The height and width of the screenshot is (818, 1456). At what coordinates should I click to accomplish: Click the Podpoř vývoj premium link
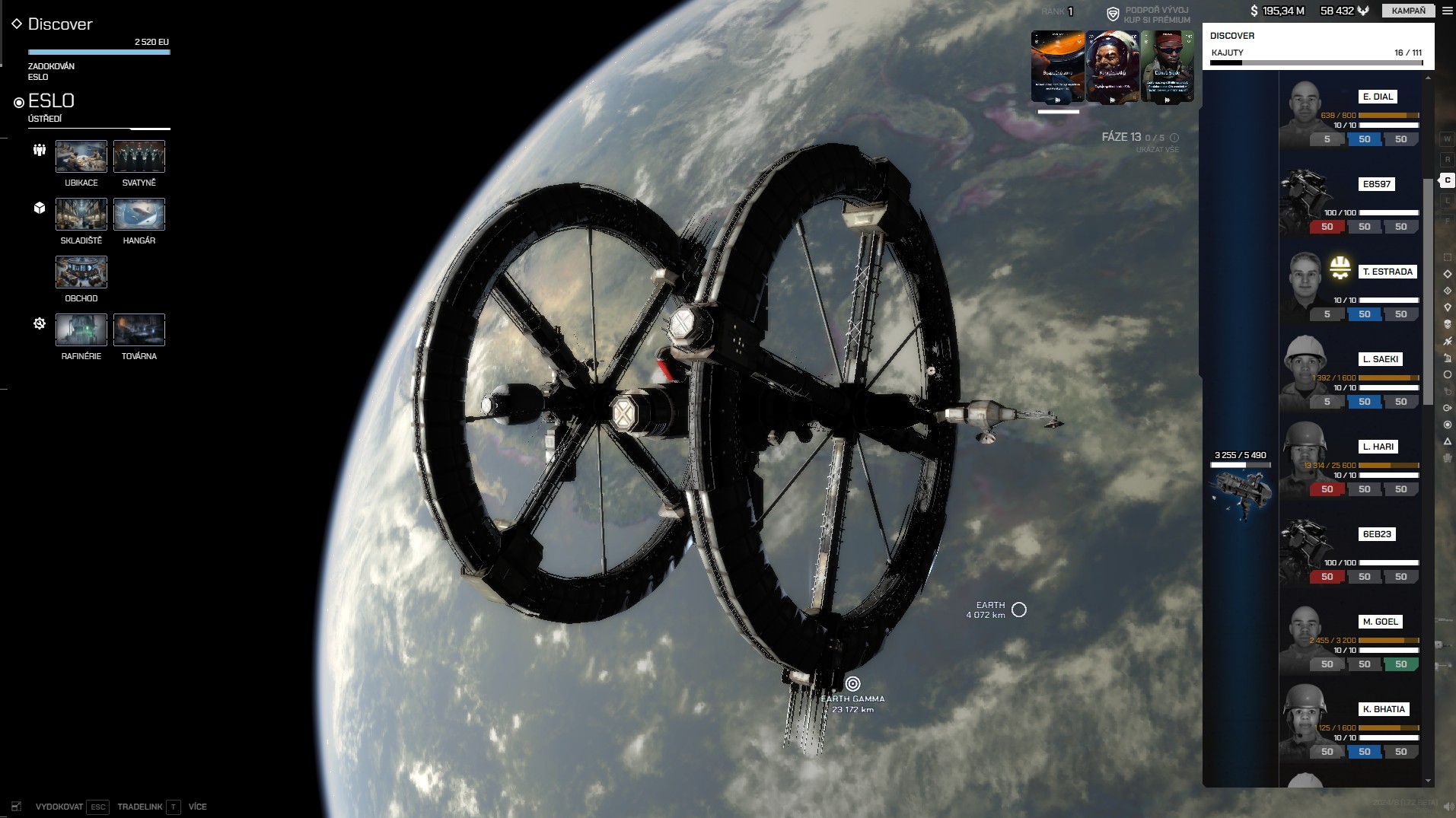(x=1156, y=15)
